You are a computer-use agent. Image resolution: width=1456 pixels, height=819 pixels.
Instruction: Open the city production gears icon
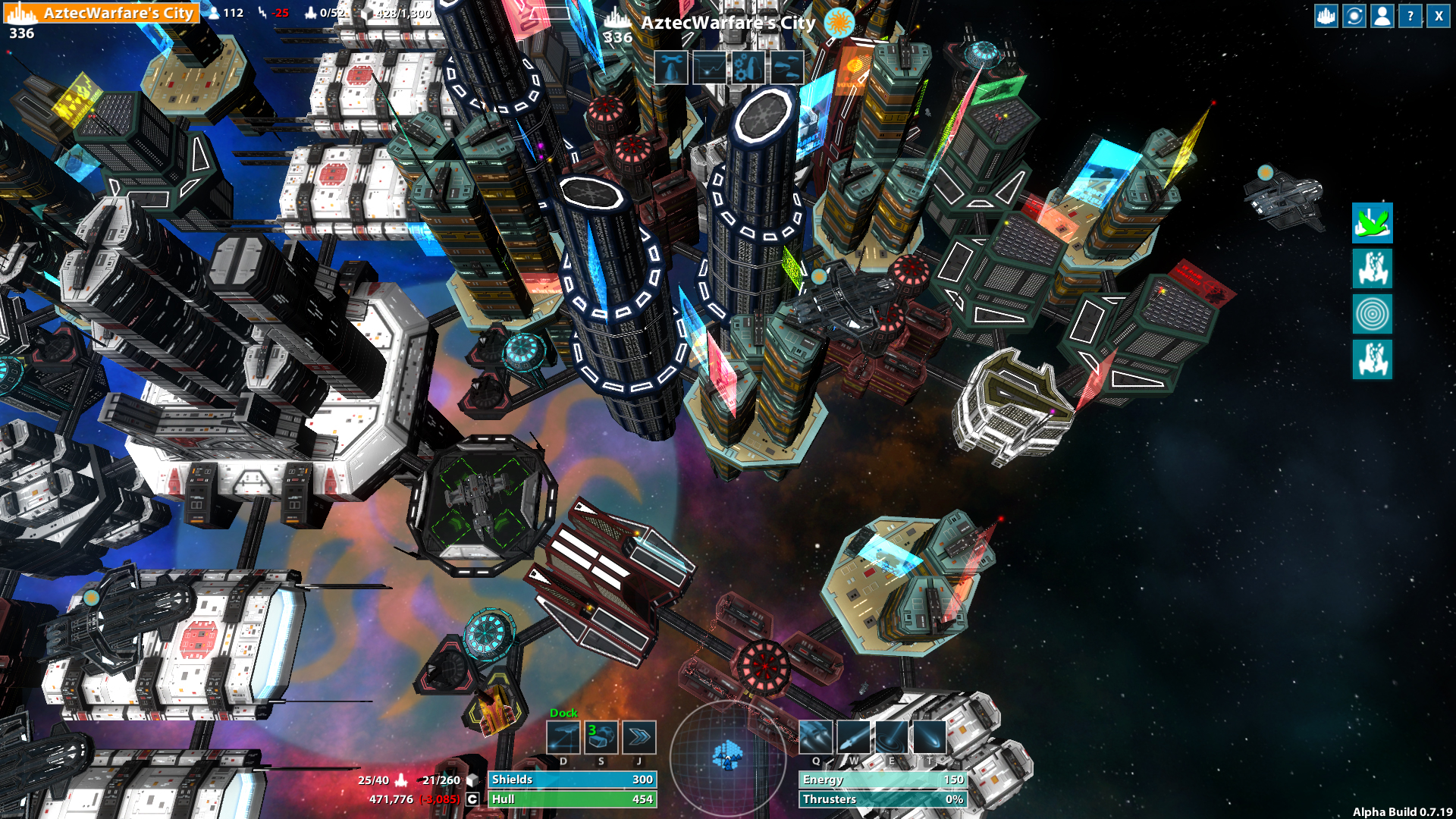click(748, 67)
